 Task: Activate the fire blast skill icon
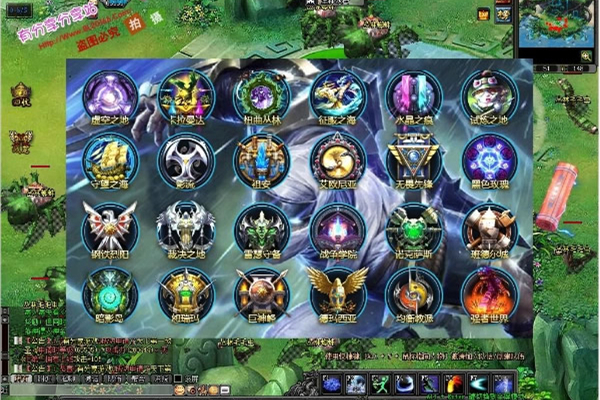455,384
